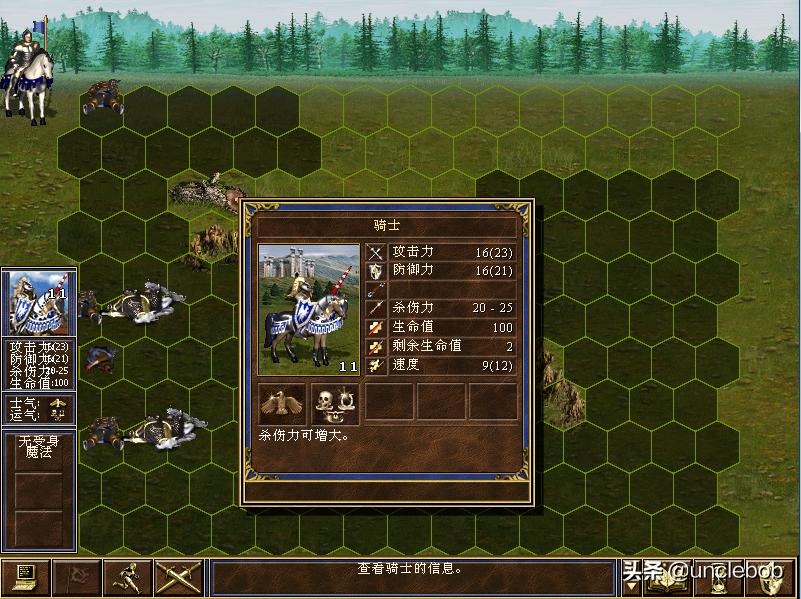This screenshot has height=599, width=801.
Task: Select the golden eagle morale icon
Action: (x=283, y=402)
